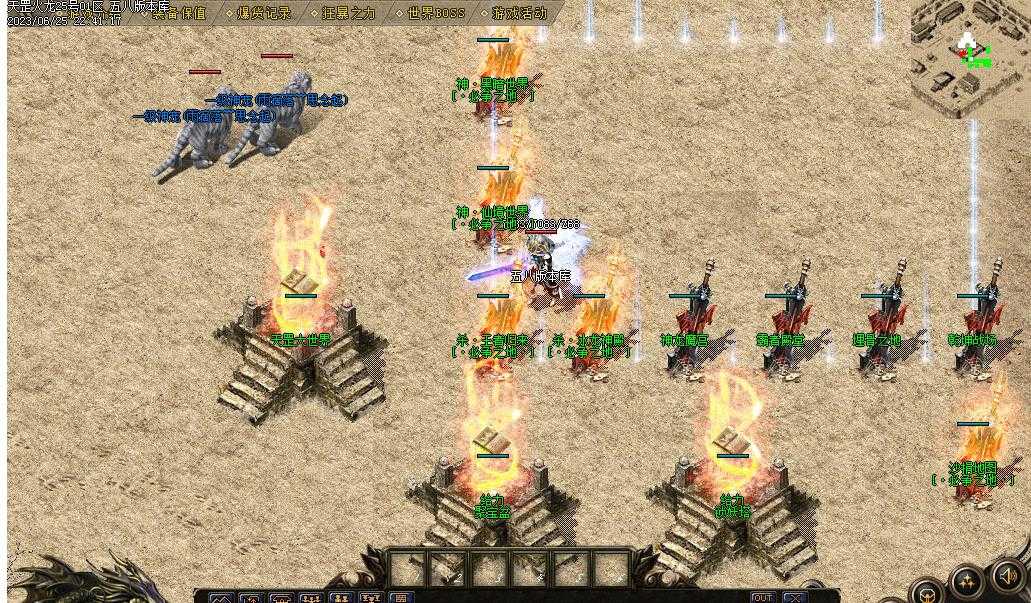Viewport: 1031px width, 603px height.
Task: Select the 狂暴之力 menu entry
Action: click(x=347, y=14)
